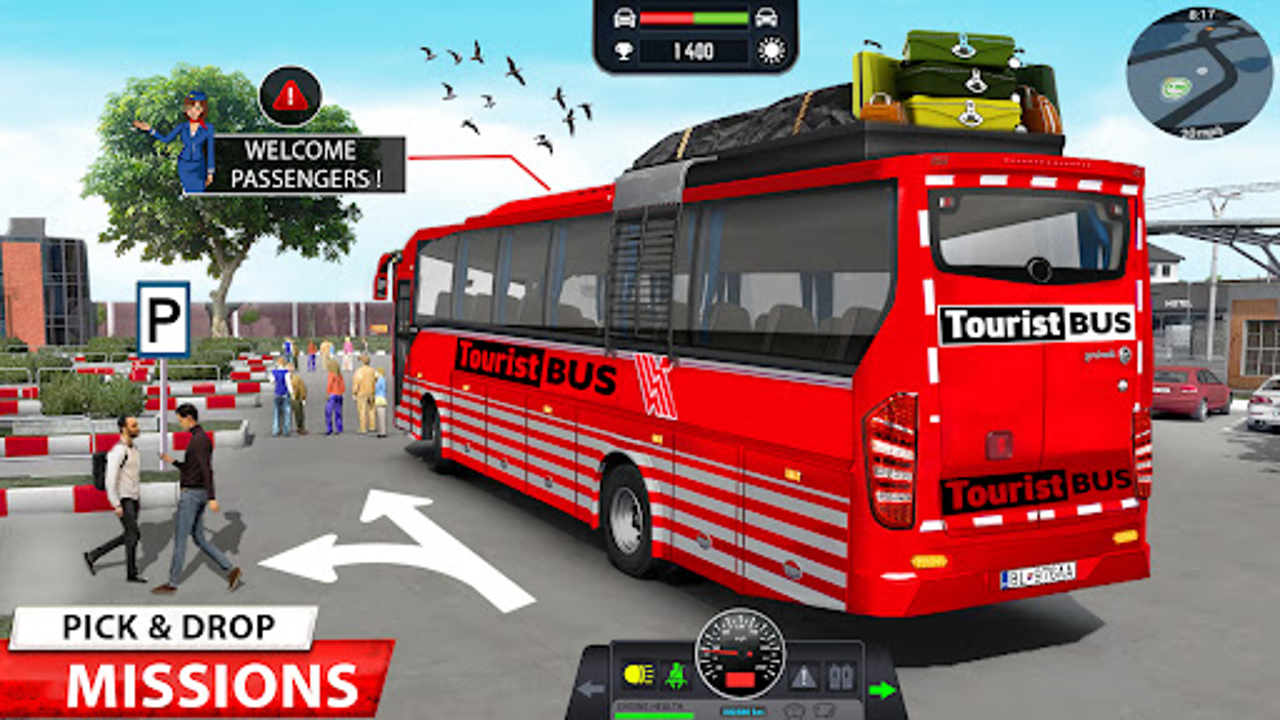The height and width of the screenshot is (720, 1280).
Task: Click the green ENGINE HEALTH bar
Action: pyautogui.click(x=655, y=716)
